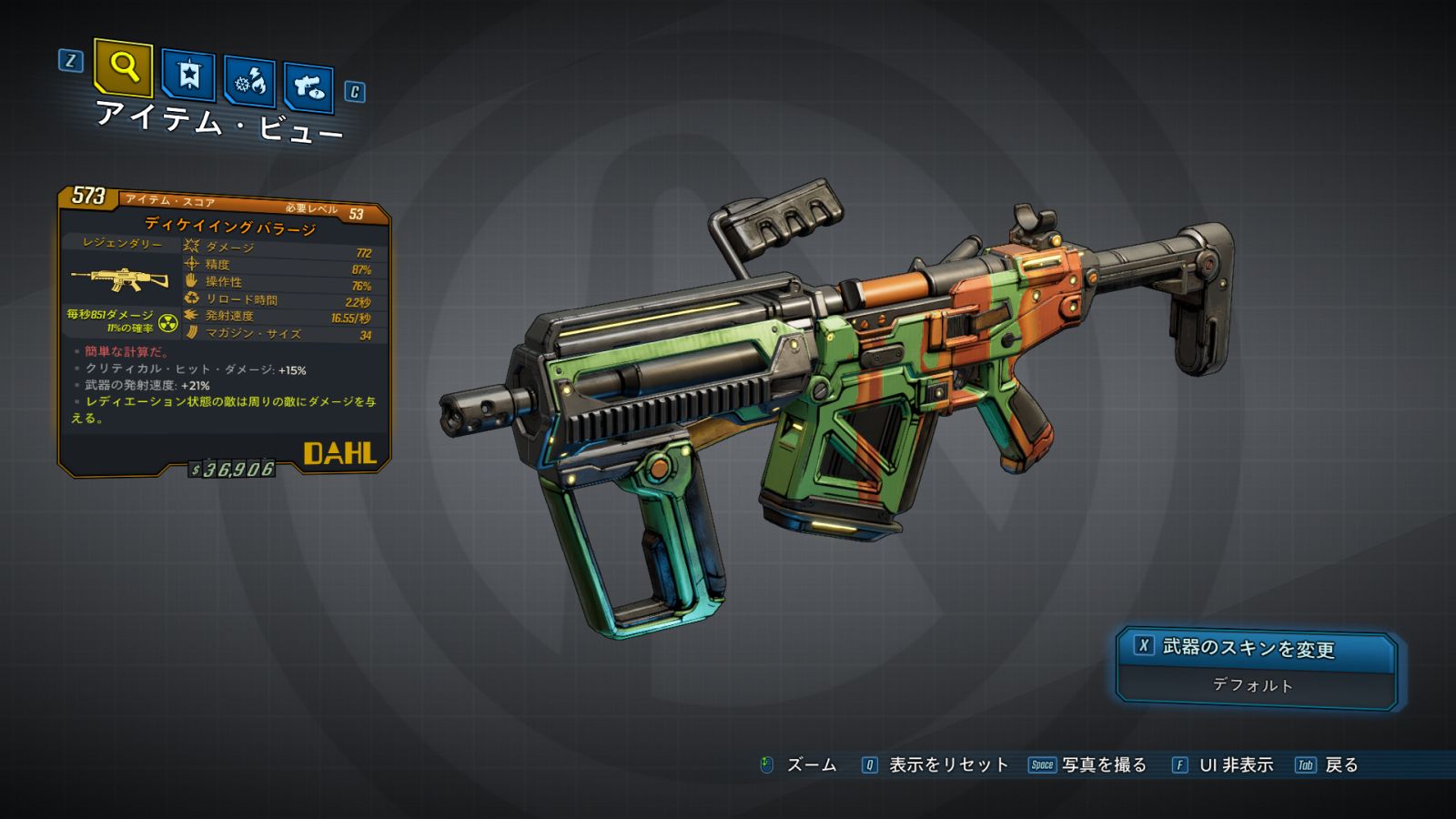Reset the display with 表示をリセット
Screen dimensions: 1456x819
[935, 765]
